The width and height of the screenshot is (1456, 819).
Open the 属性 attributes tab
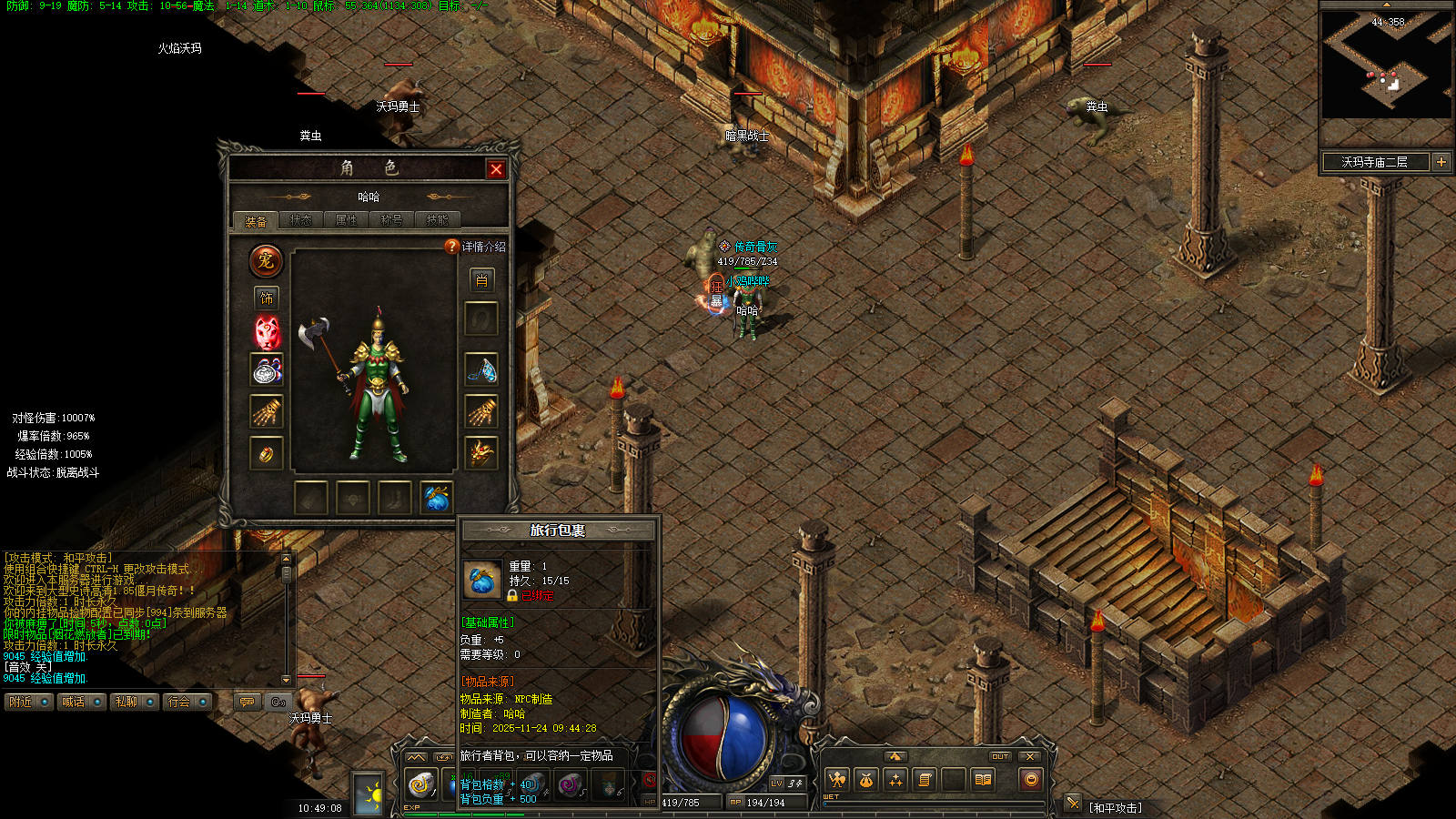point(346,220)
